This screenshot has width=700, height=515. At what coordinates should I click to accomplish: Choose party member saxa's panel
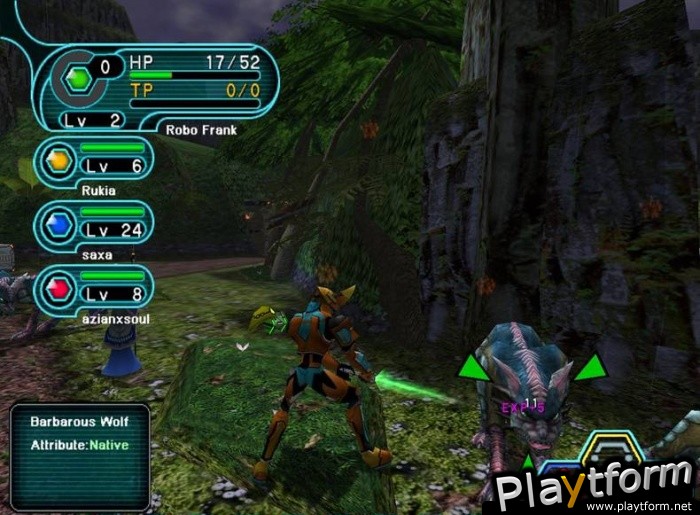[94, 225]
